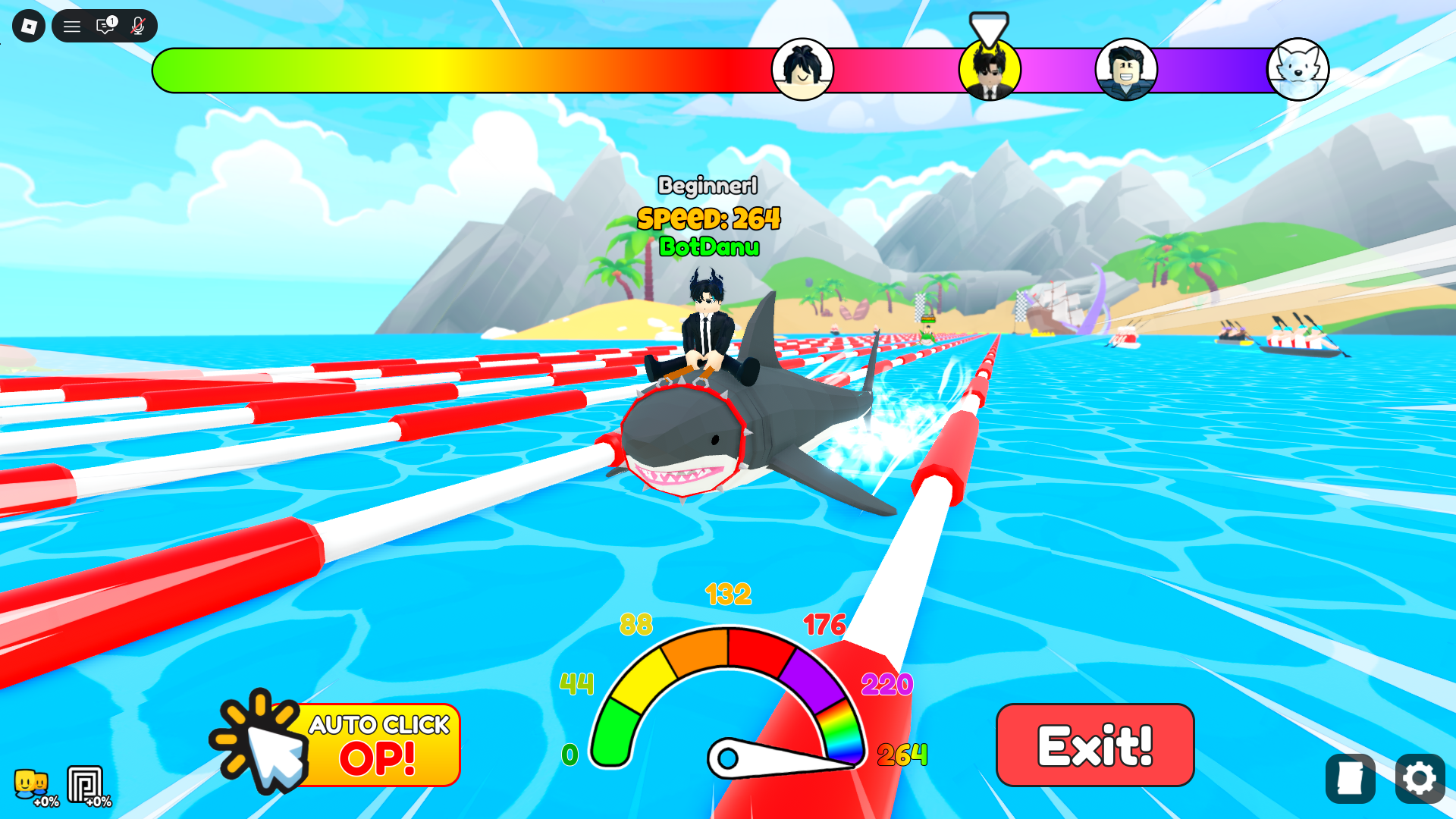Click the friends boost +0% icon
The width and height of the screenshot is (1456, 819).
click(x=30, y=783)
